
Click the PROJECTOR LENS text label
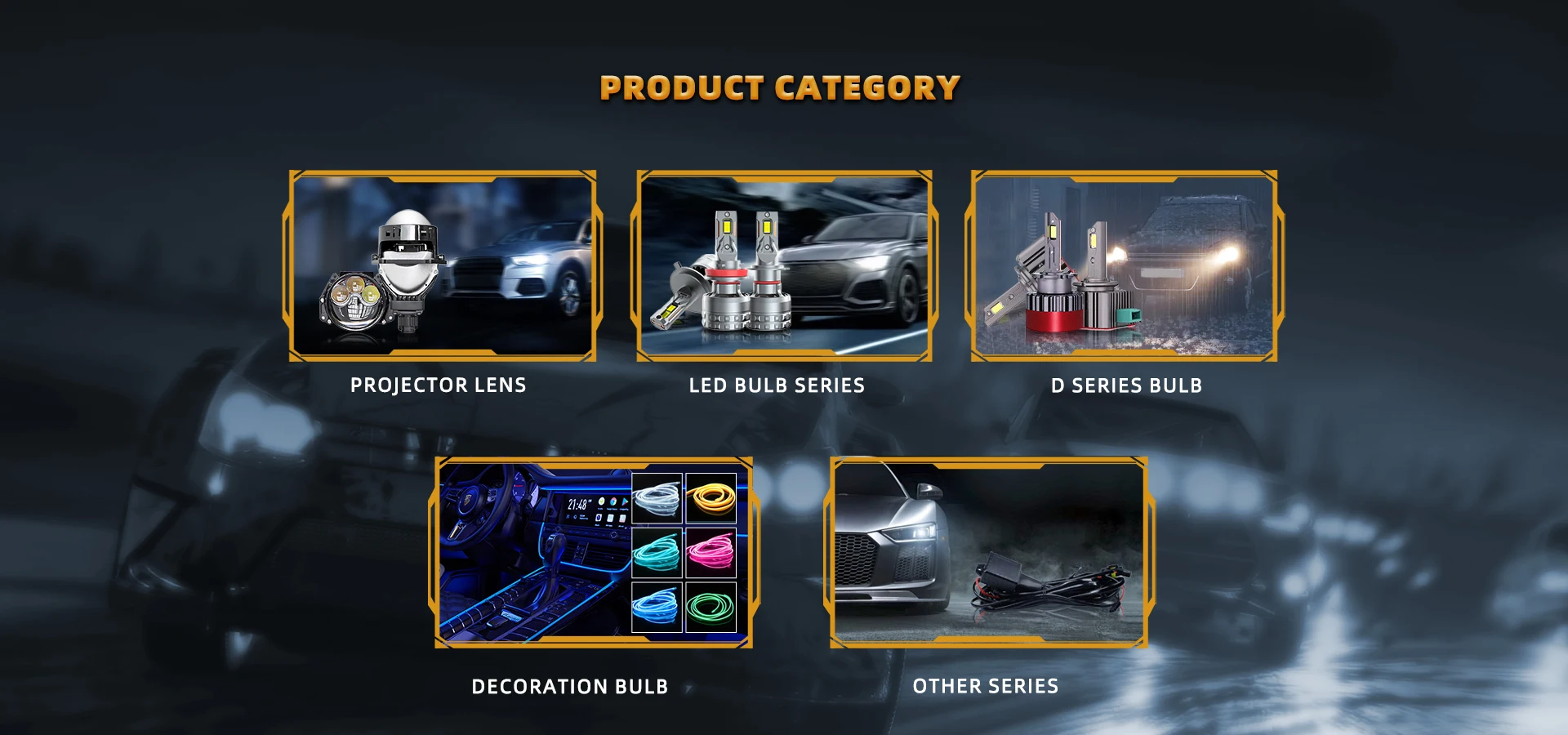(x=438, y=385)
